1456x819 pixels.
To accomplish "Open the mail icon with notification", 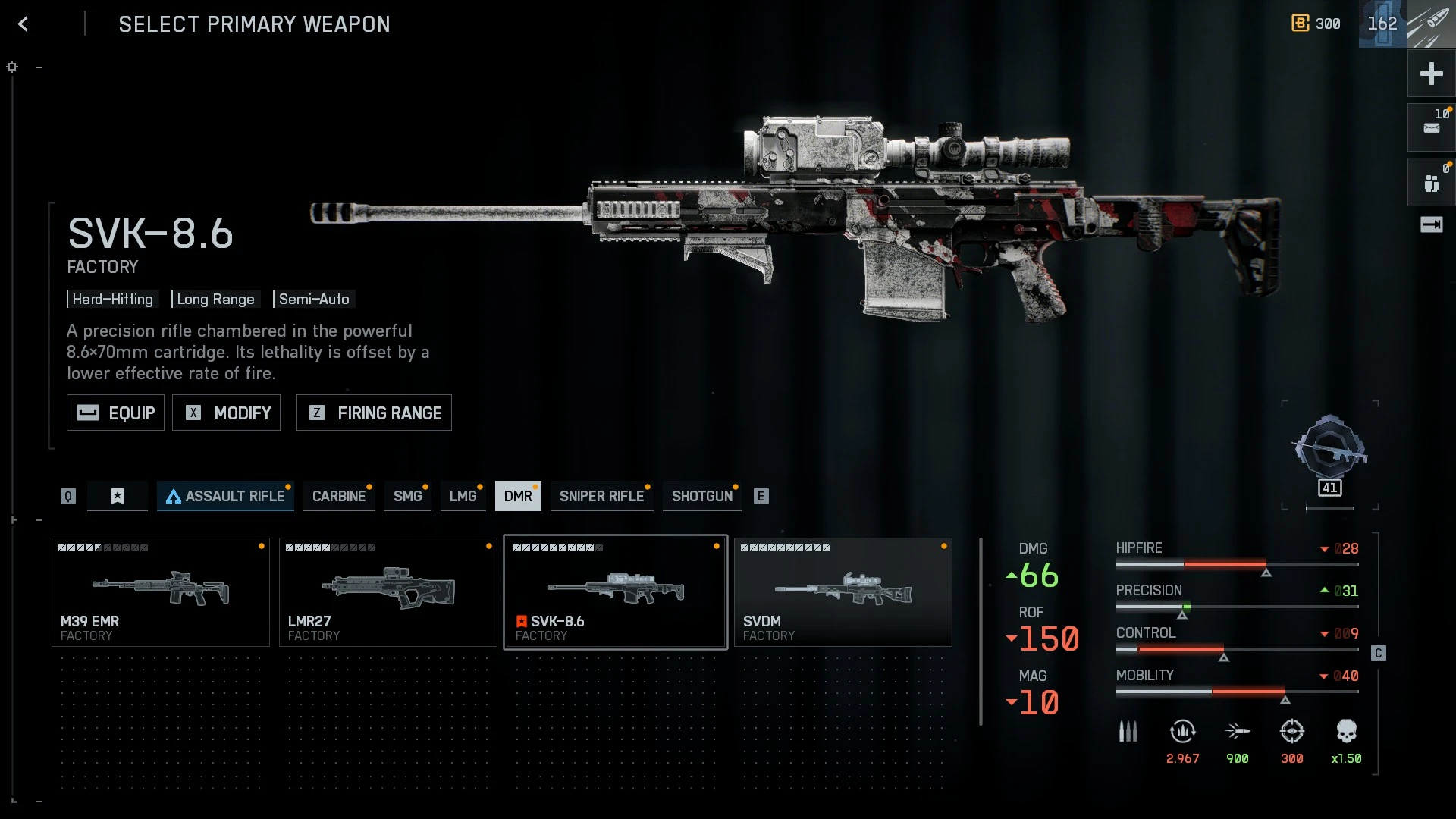I will pos(1431,127).
